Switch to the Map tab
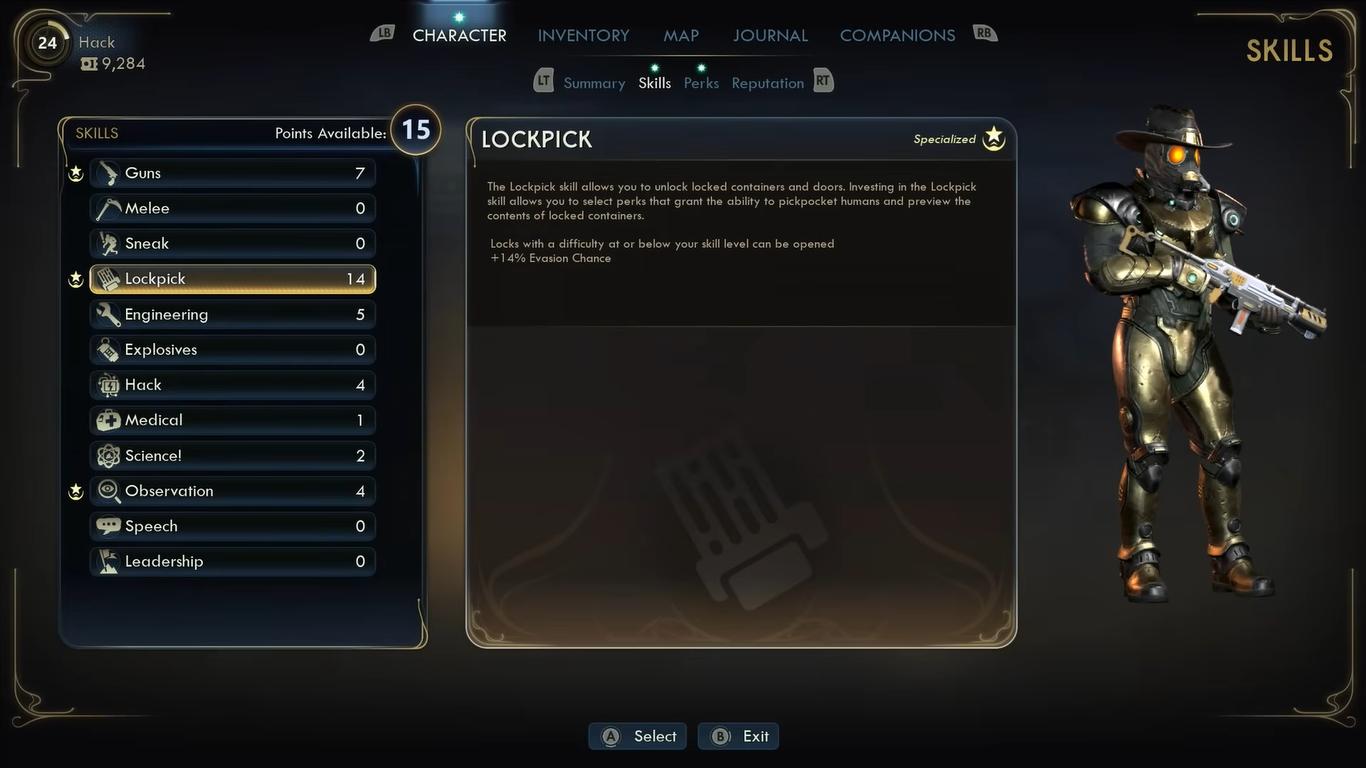 (681, 36)
